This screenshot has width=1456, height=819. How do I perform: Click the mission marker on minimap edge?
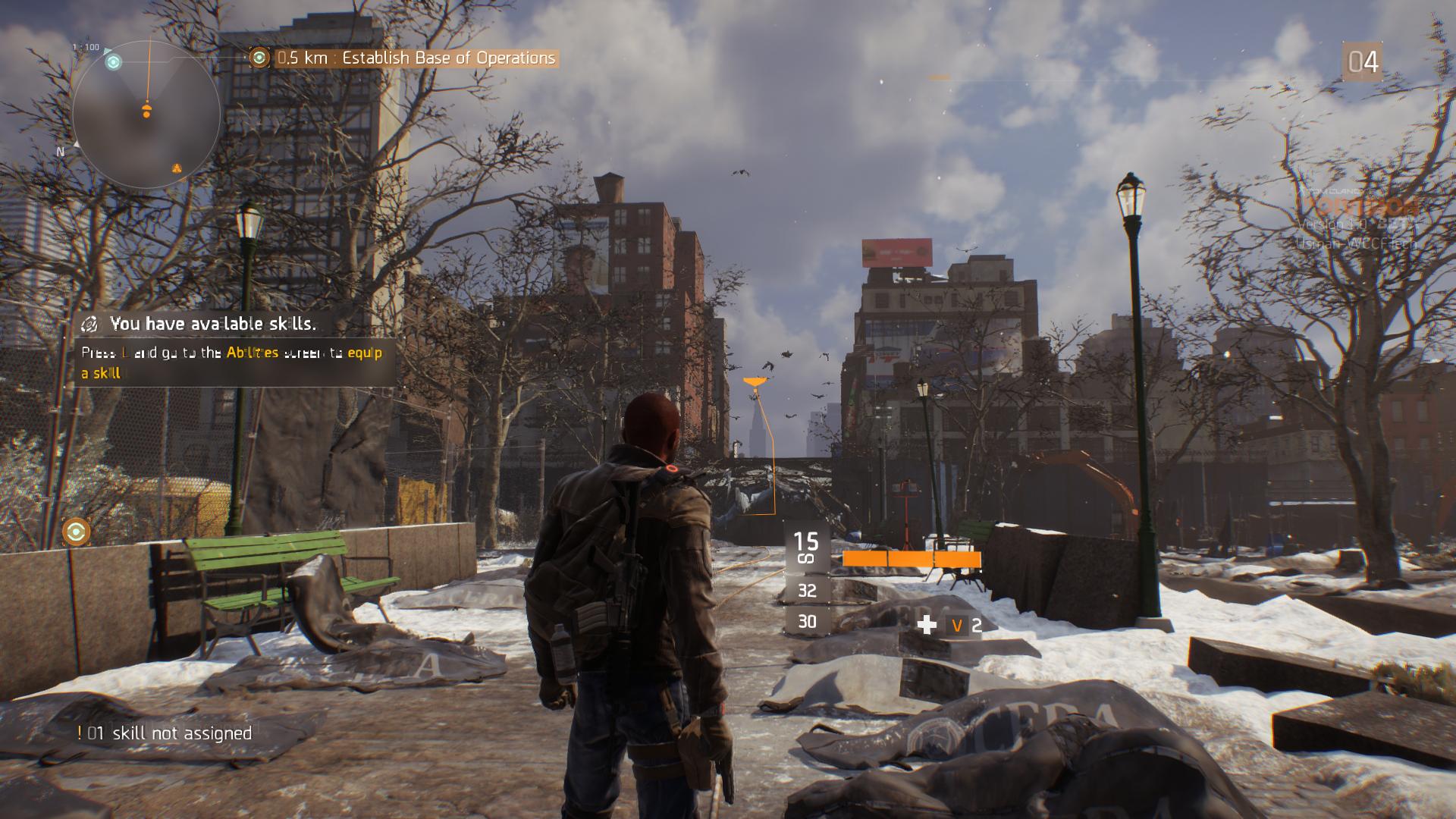(x=114, y=62)
